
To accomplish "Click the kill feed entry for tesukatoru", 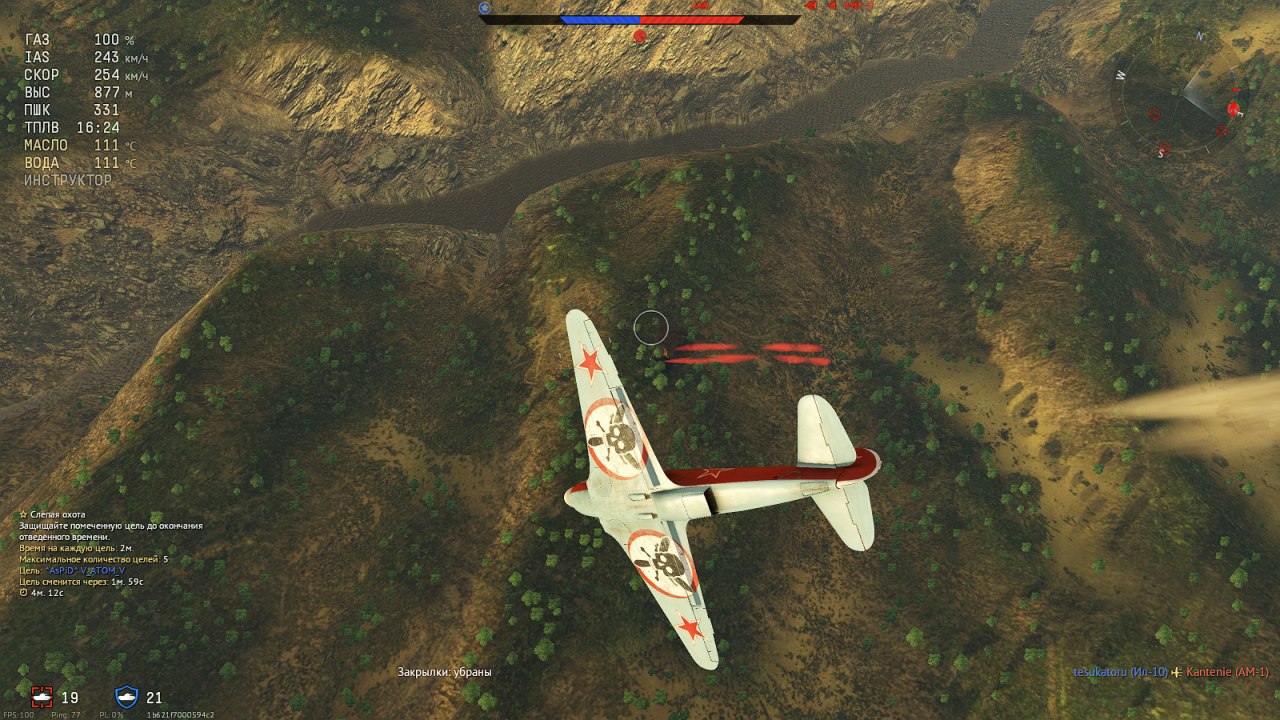I will [x=1120, y=672].
